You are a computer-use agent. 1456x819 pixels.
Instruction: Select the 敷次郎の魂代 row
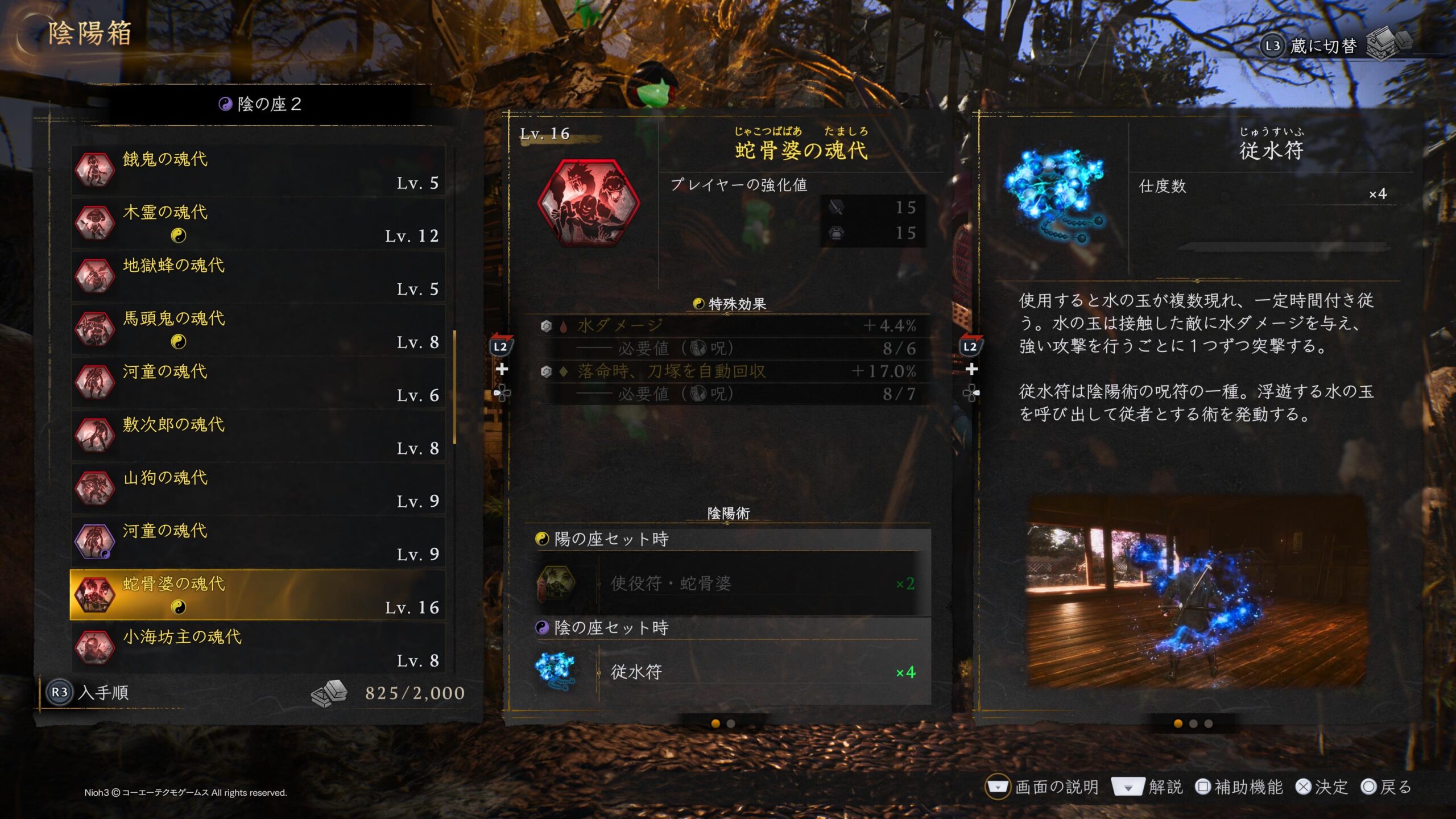tap(258, 435)
